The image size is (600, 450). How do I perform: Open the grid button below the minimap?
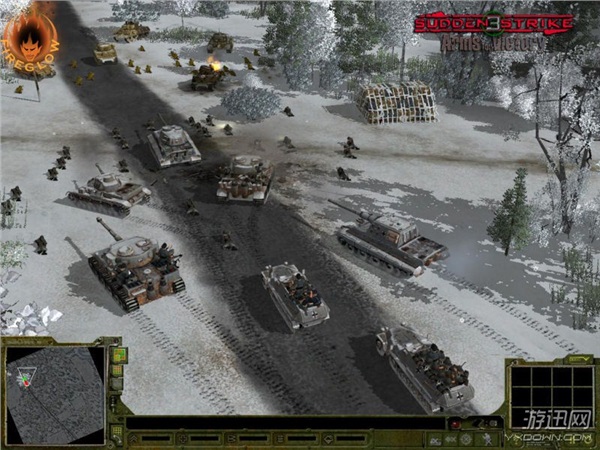click(x=117, y=432)
